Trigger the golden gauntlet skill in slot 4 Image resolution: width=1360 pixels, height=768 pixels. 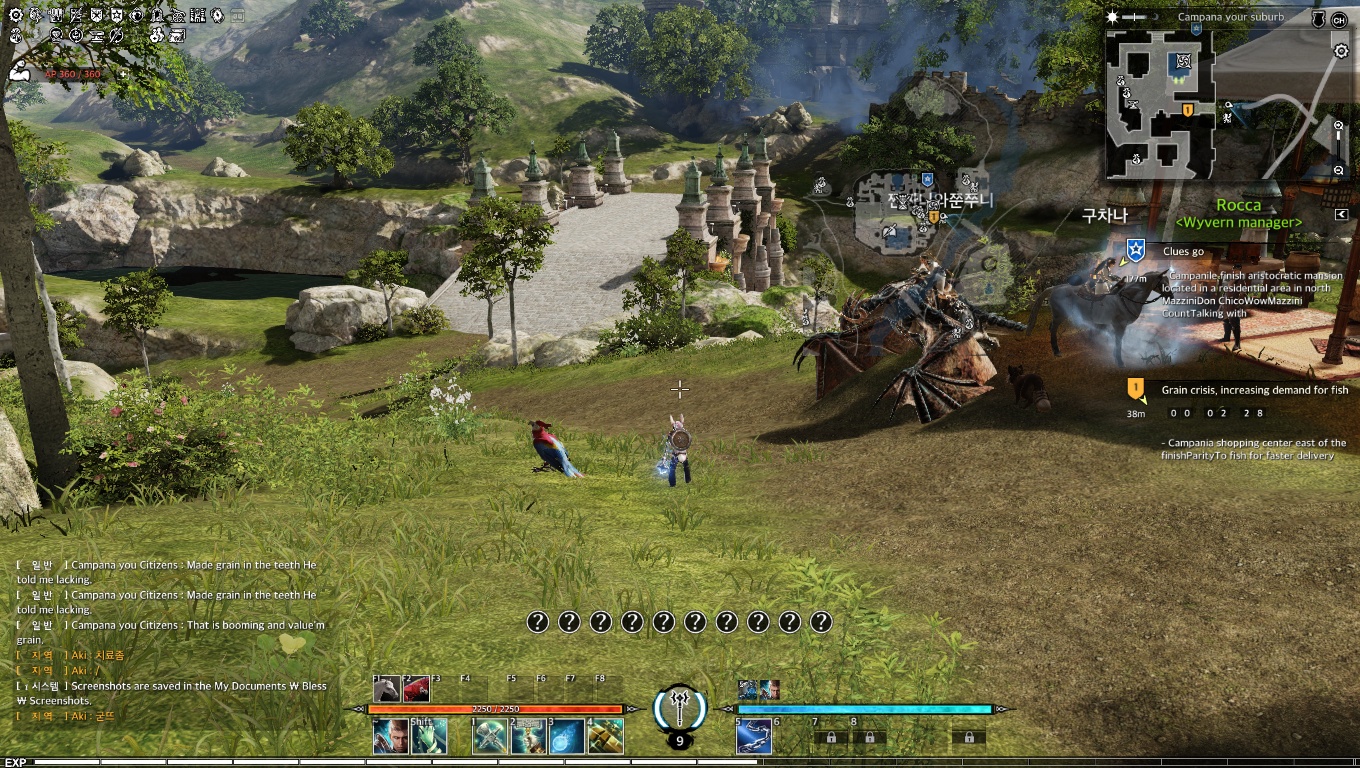[x=605, y=737]
